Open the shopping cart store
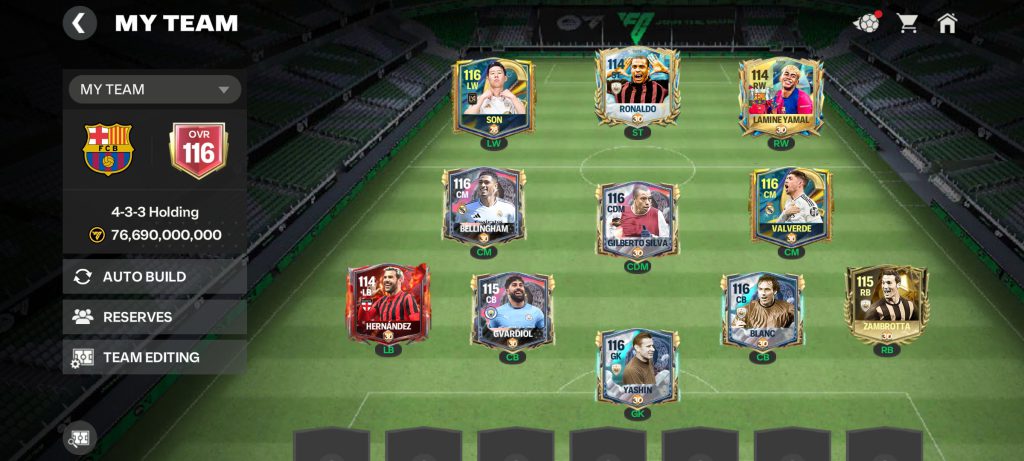 [907, 23]
